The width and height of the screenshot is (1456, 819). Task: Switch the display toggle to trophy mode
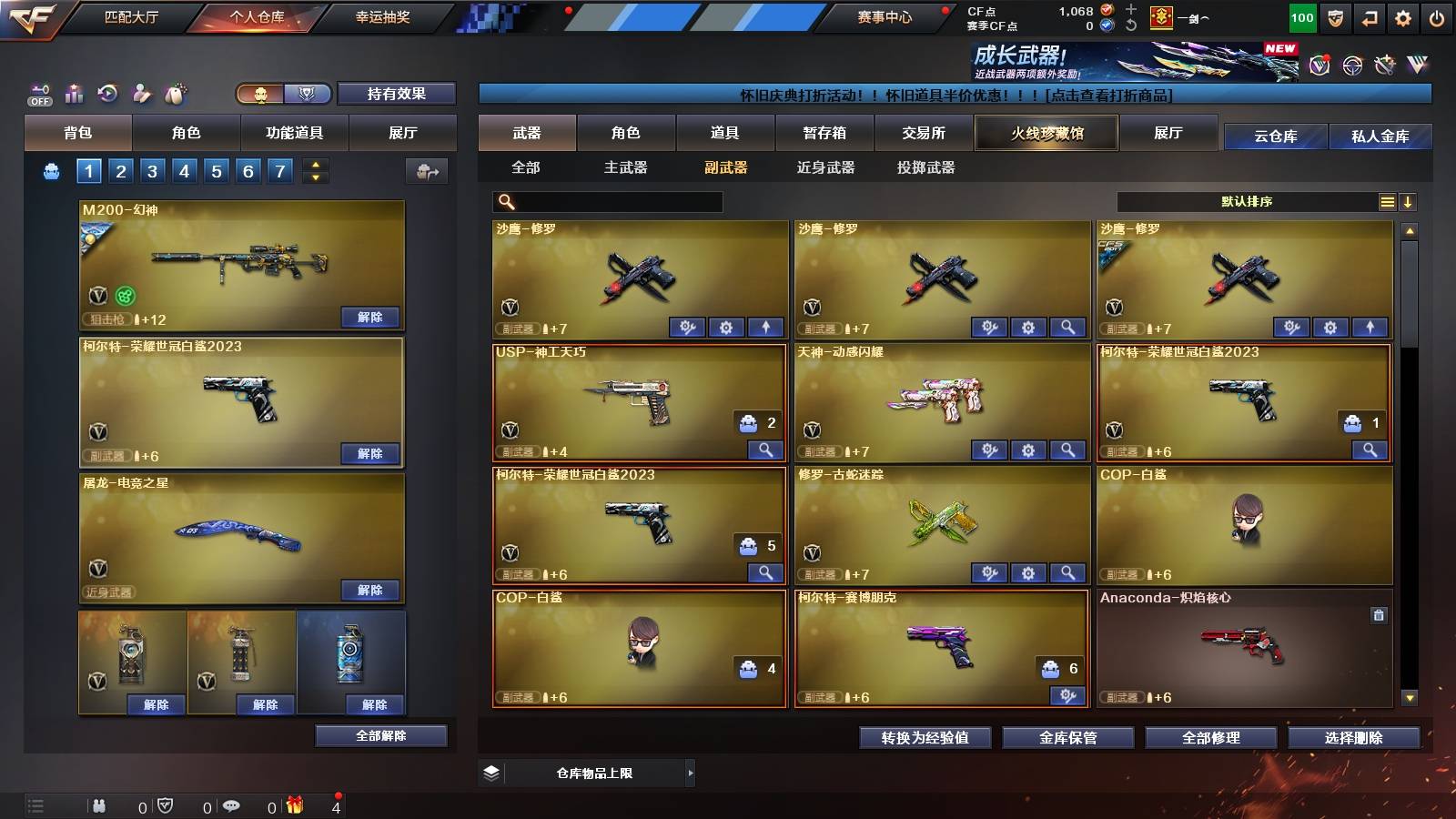click(308, 95)
